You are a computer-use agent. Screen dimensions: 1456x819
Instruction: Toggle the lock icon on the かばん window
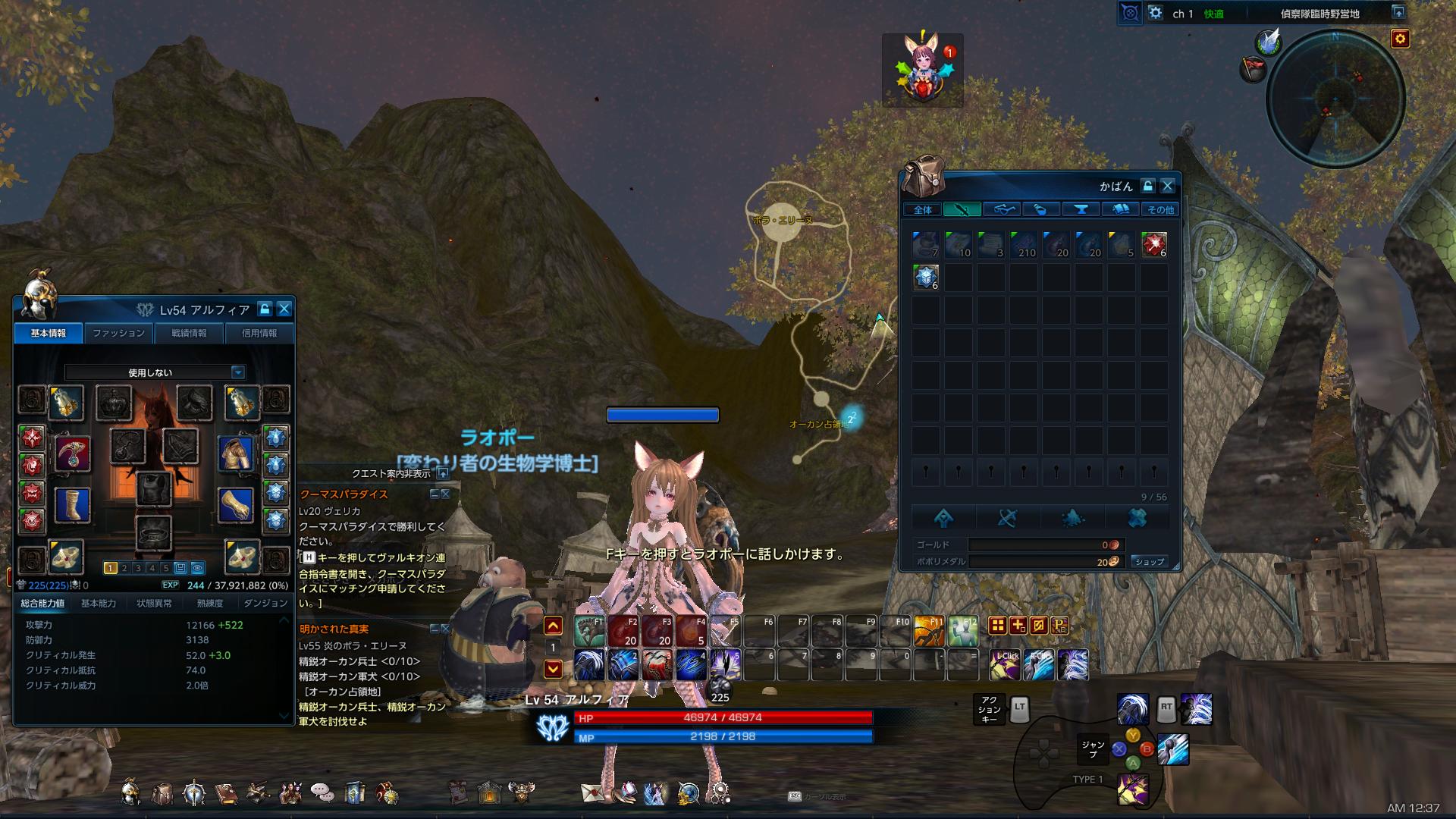pyautogui.click(x=1150, y=185)
